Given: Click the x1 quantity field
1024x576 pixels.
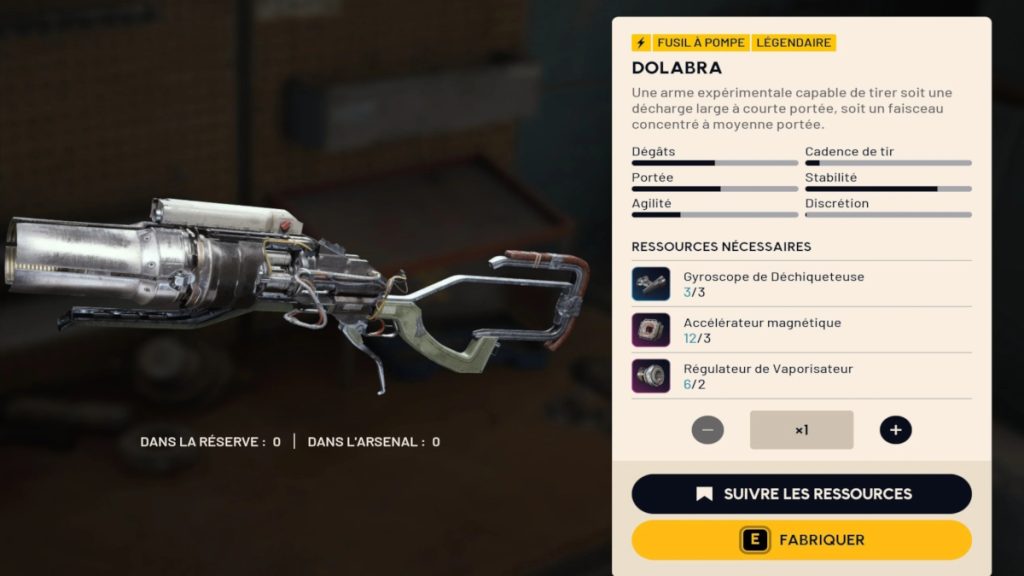Looking at the screenshot, I should (x=801, y=430).
